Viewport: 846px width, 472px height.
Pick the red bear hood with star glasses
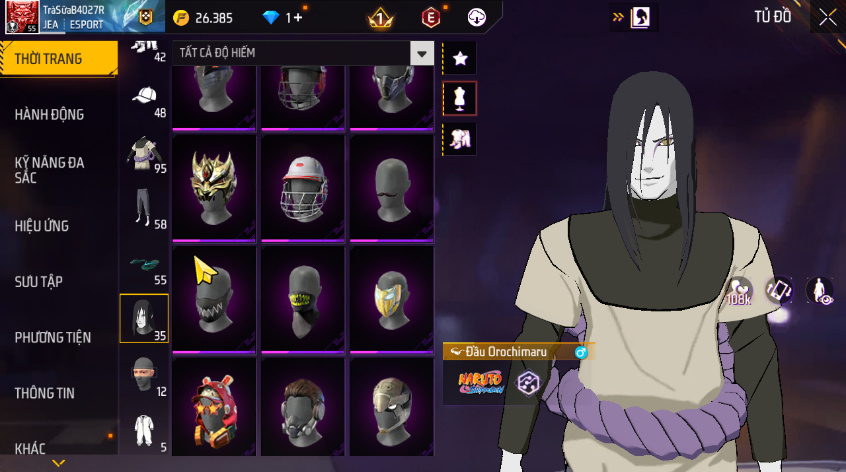tap(214, 408)
